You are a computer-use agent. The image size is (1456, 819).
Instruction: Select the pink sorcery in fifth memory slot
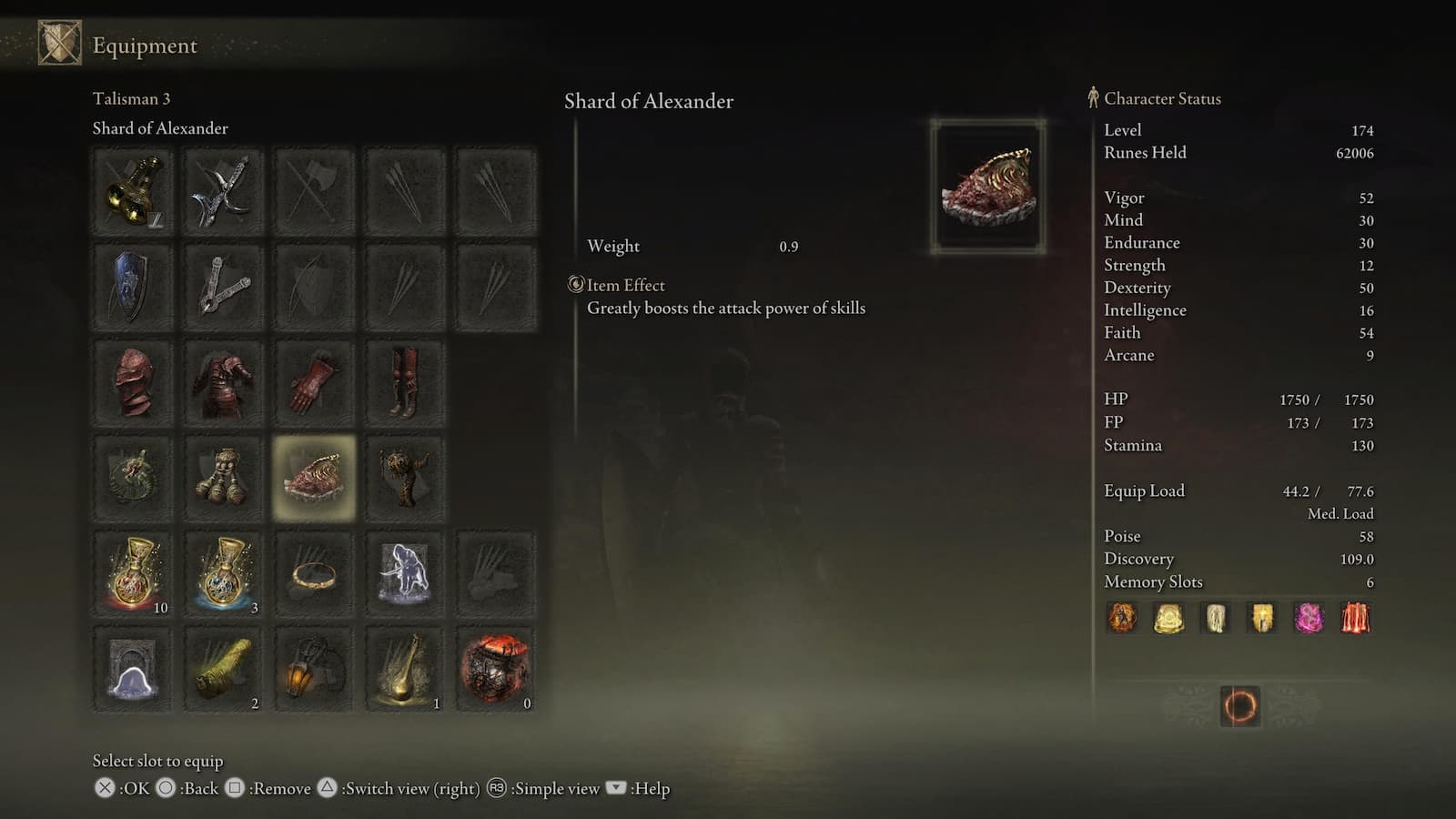1308,618
